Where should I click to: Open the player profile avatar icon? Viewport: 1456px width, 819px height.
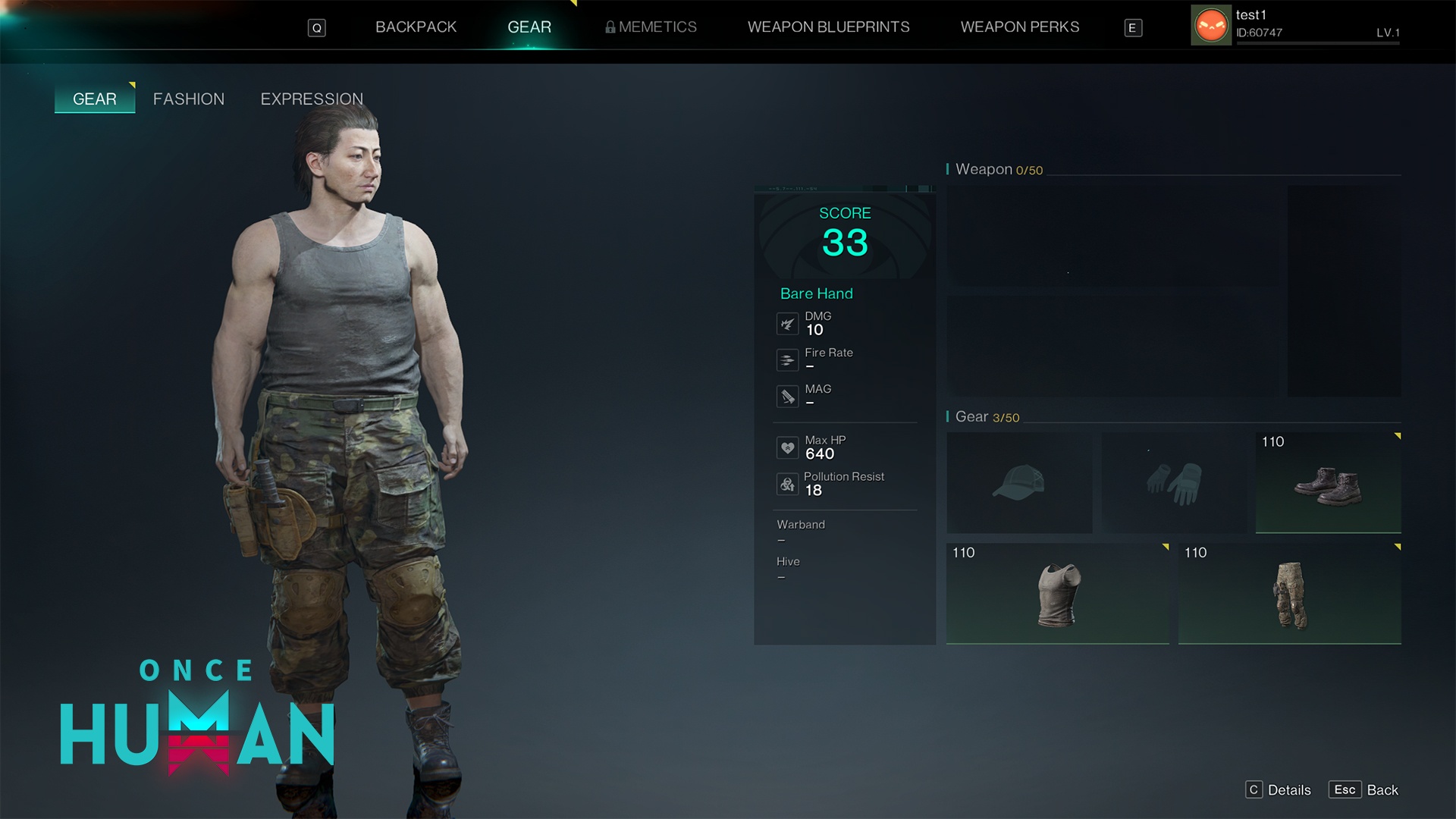tap(1211, 25)
